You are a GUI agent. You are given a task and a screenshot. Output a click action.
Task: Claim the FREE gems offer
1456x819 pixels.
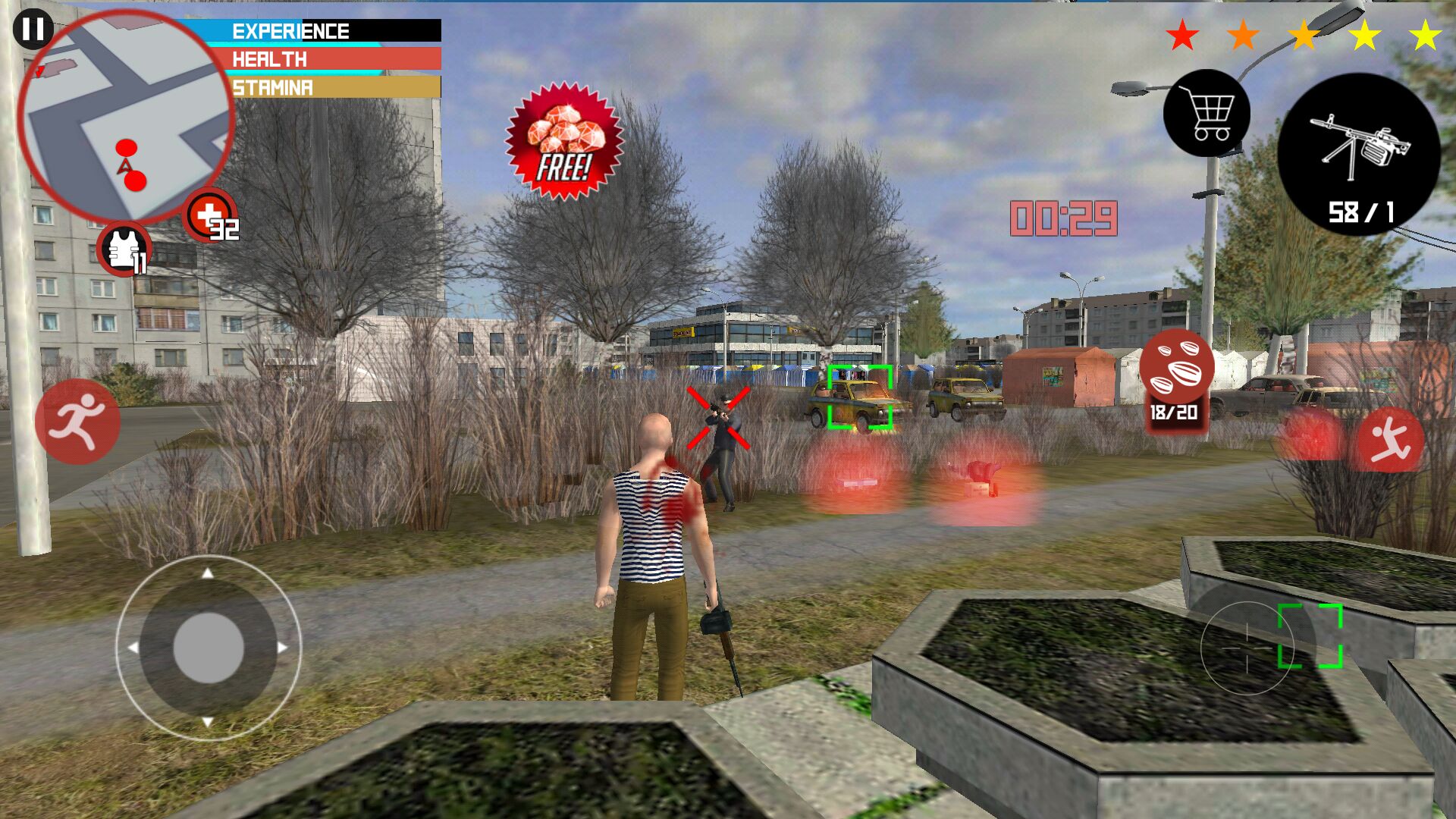(564, 142)
